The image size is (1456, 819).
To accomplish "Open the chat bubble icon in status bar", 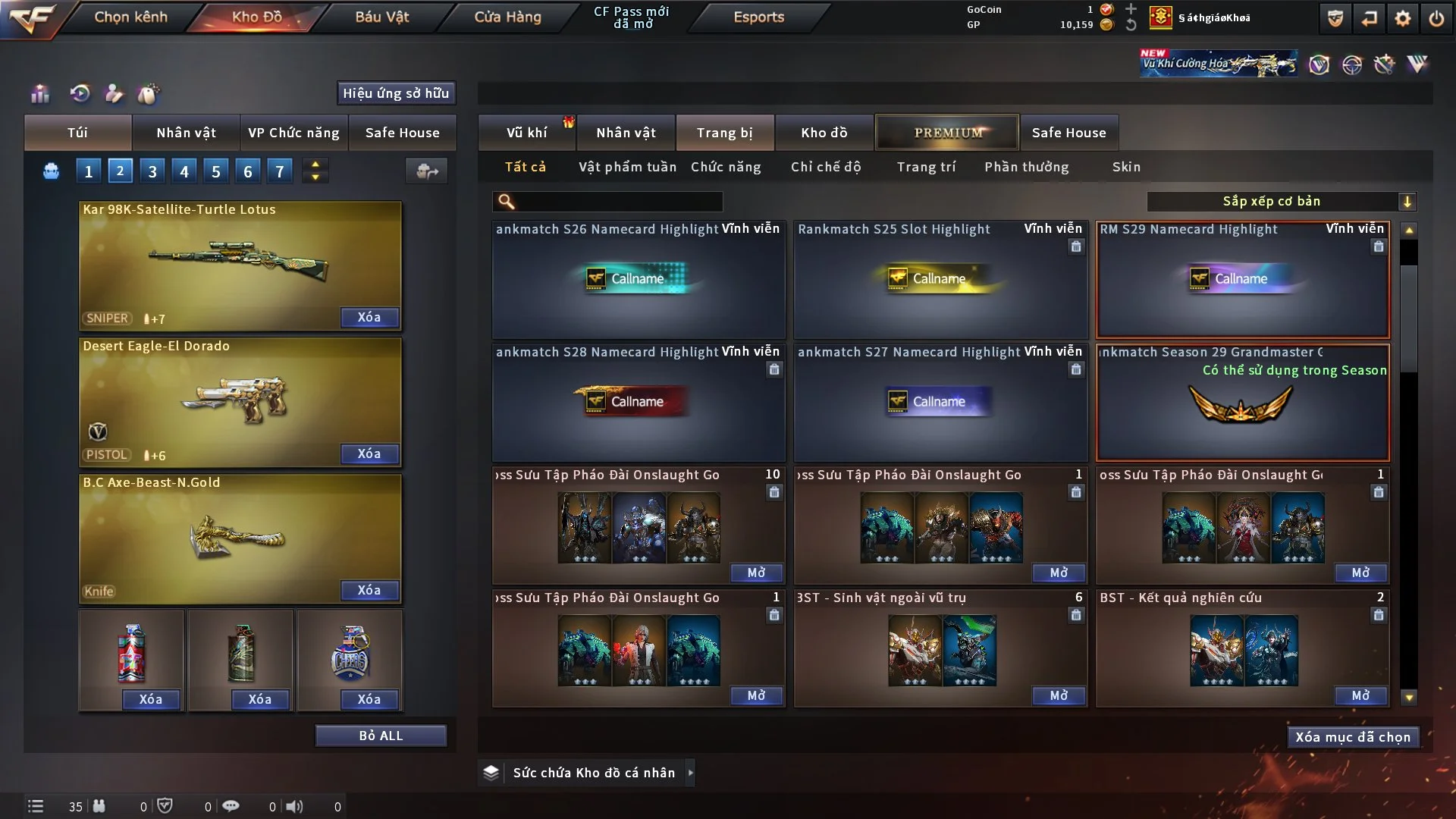I will [231, 806].
